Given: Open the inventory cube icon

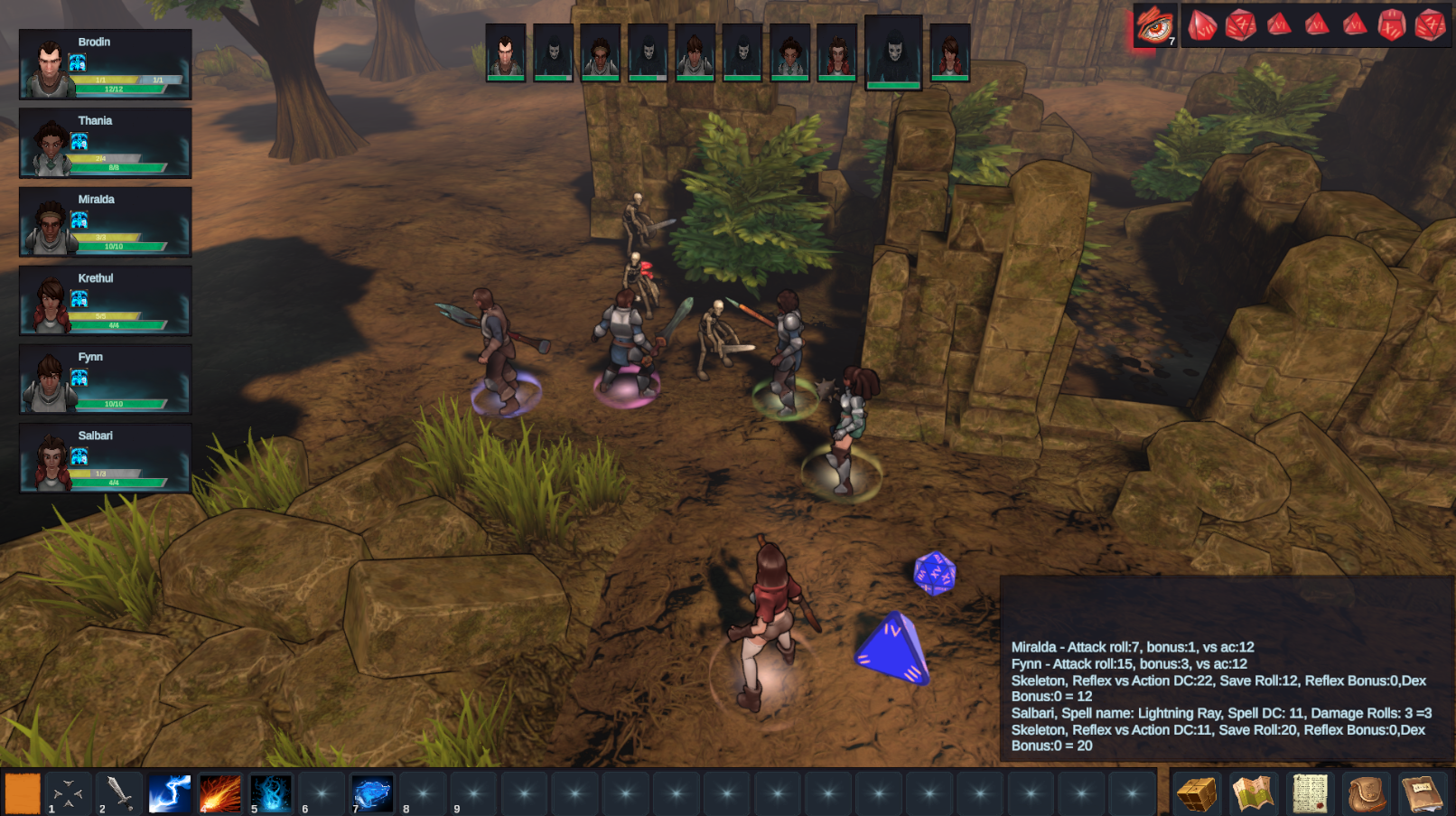Looking at the screenshot, I should tap(1199, 791).
